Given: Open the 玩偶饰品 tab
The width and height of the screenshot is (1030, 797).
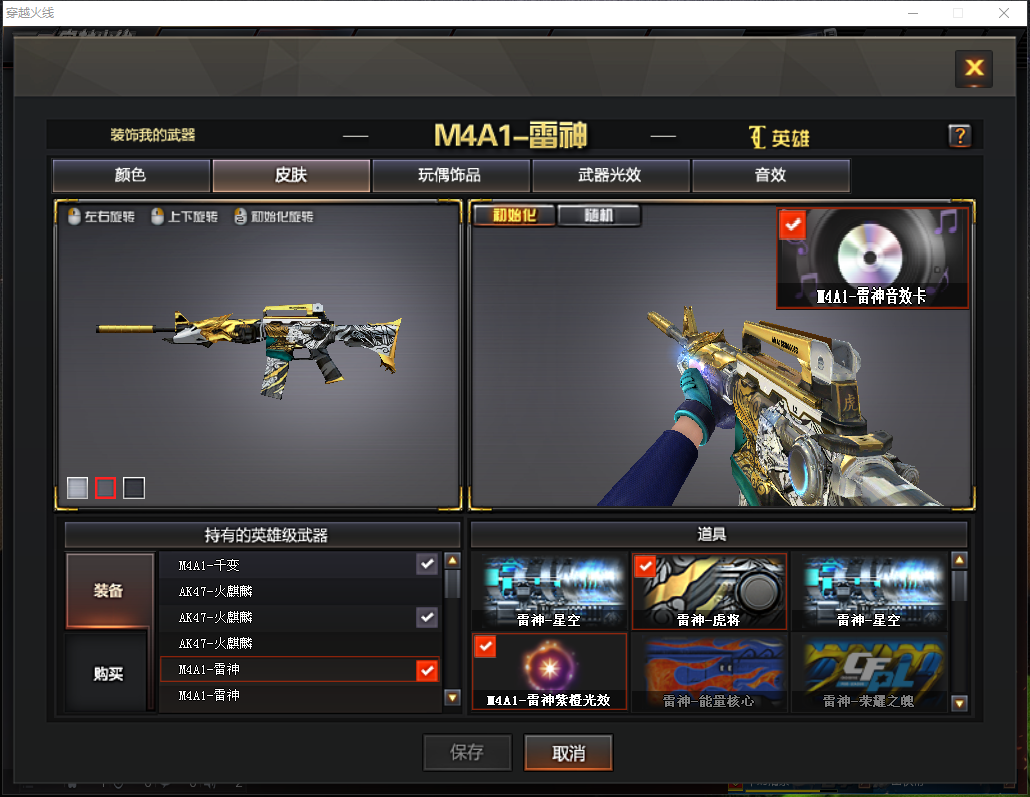Looking at the screenshot, I should click(x=450, y=176).
